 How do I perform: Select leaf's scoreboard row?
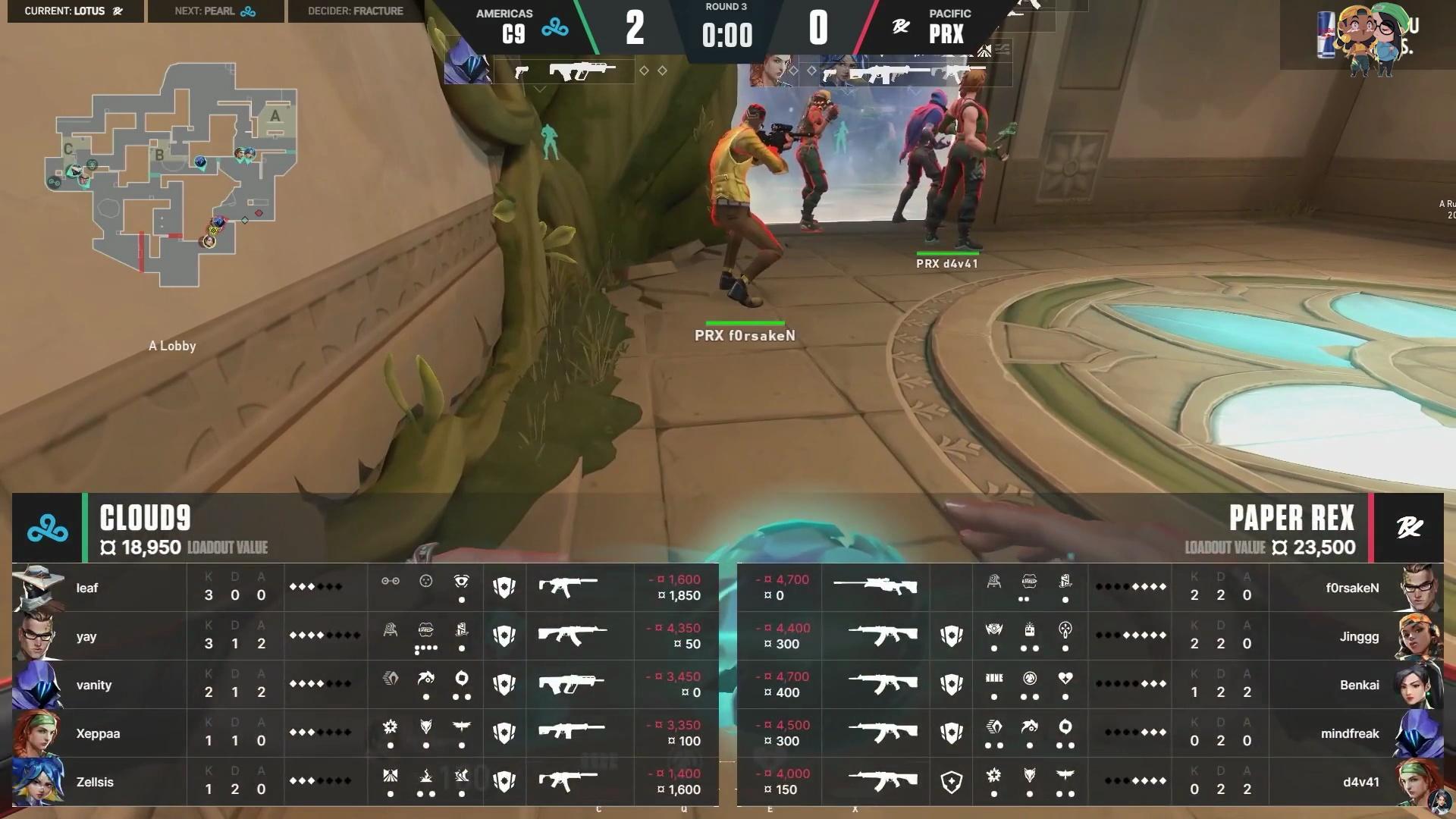pyautogui.click(x=364, y=588)
